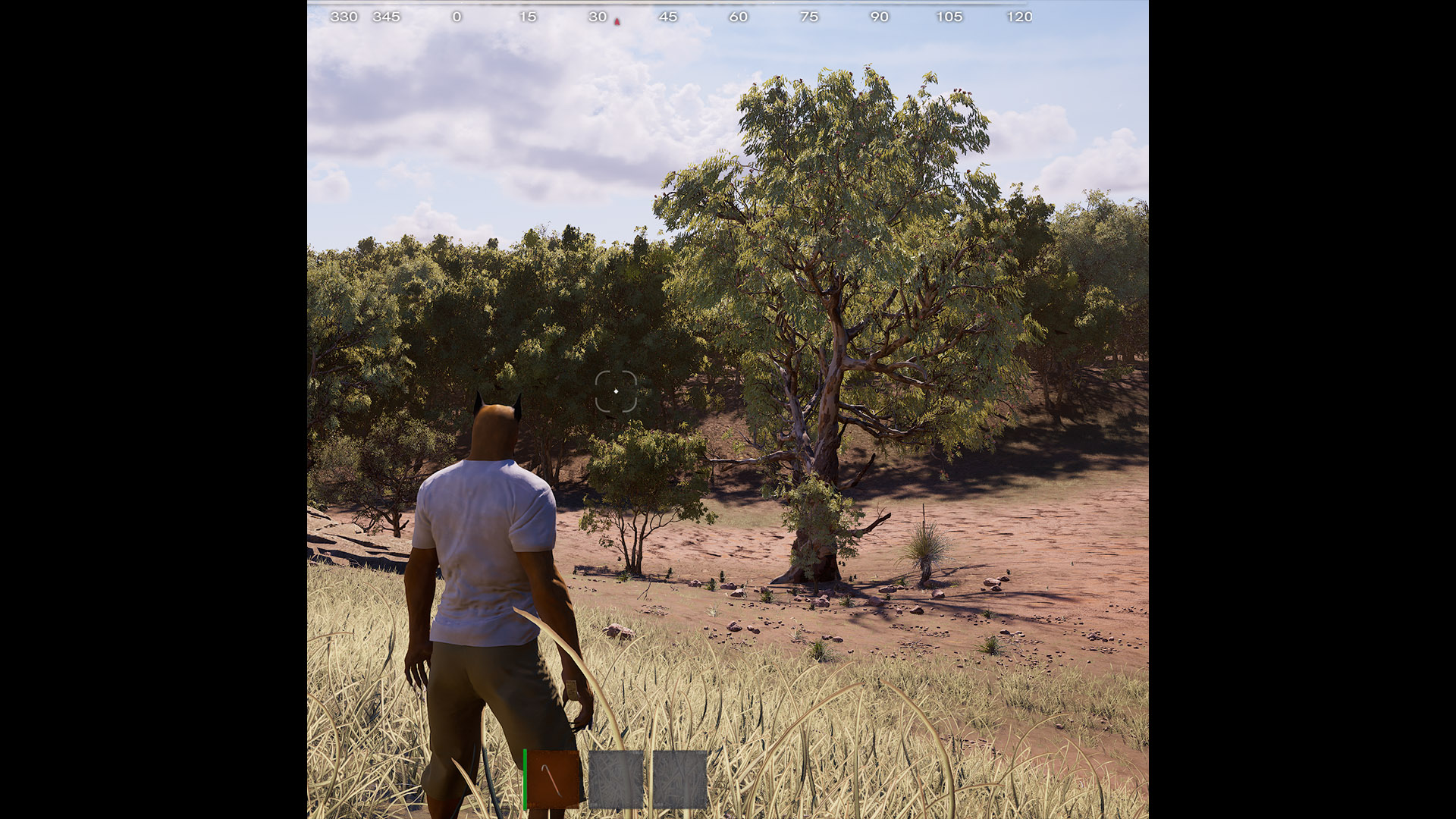Image resolution: width=1456 pixels, height=819 pixels.
Task: Click the 90 heading label on the compass
Action: [x=880, y=16]
